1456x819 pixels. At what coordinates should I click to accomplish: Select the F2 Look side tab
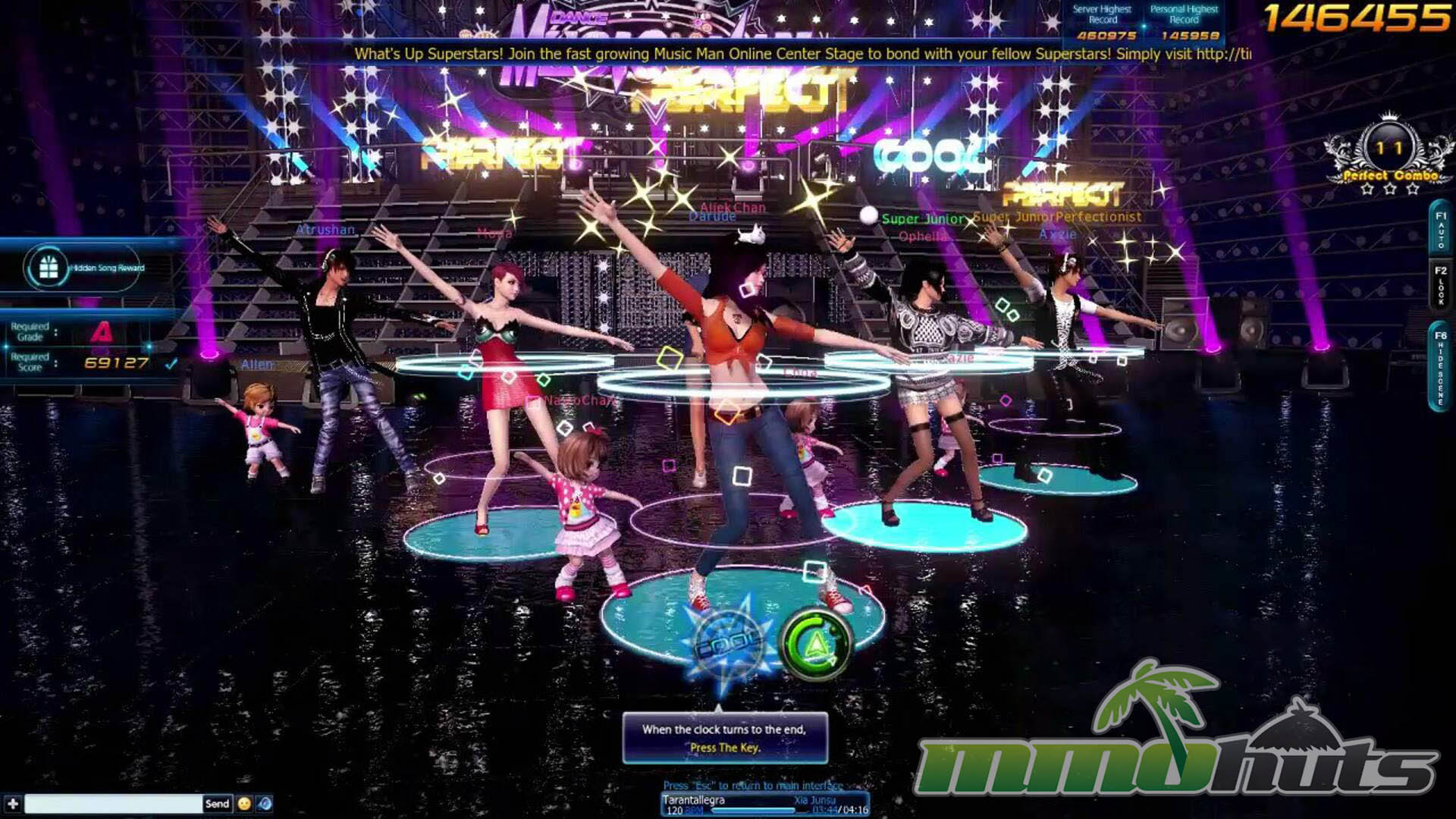coord(1441,285)
